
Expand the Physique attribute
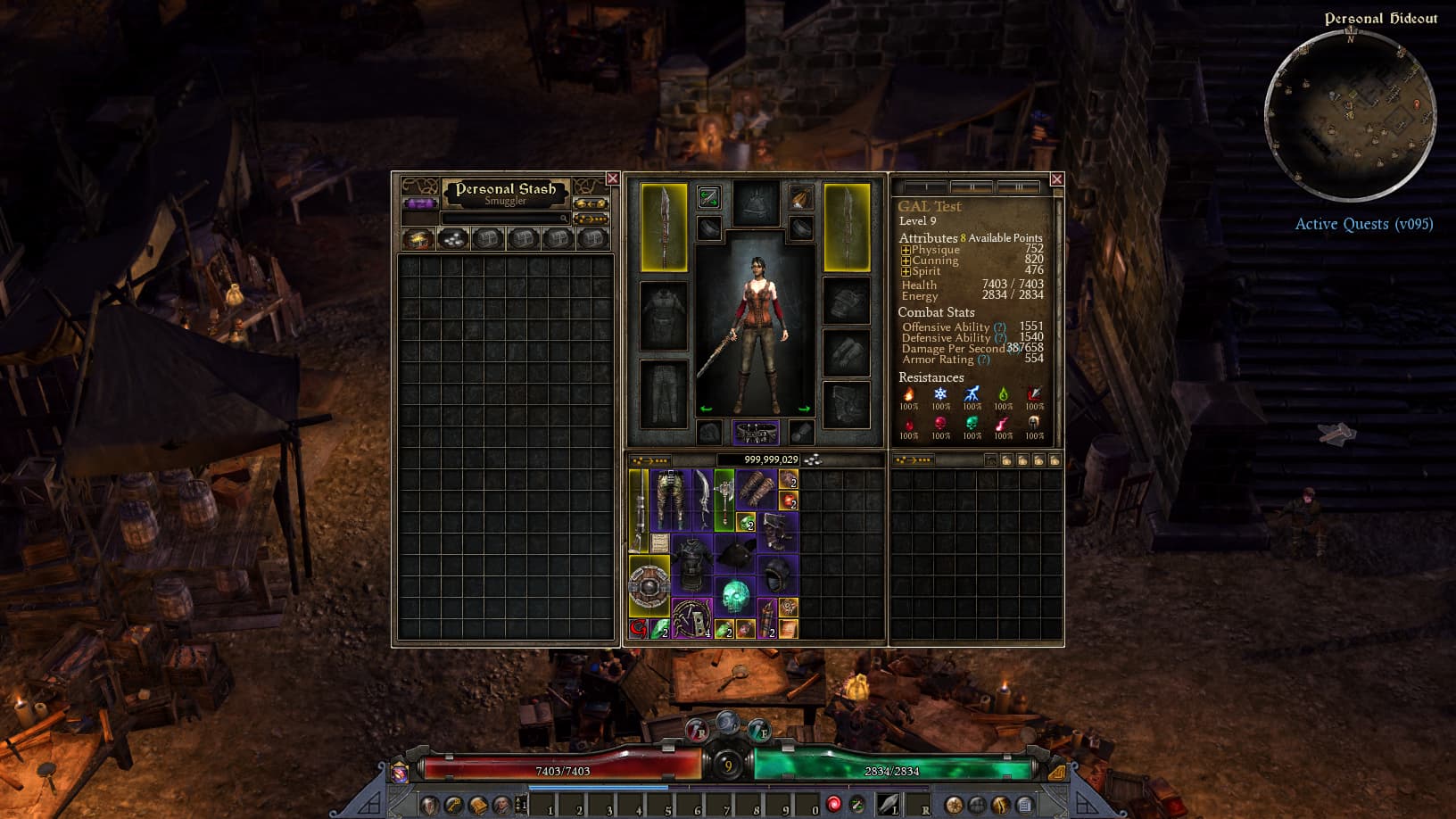tap(906, 251)
